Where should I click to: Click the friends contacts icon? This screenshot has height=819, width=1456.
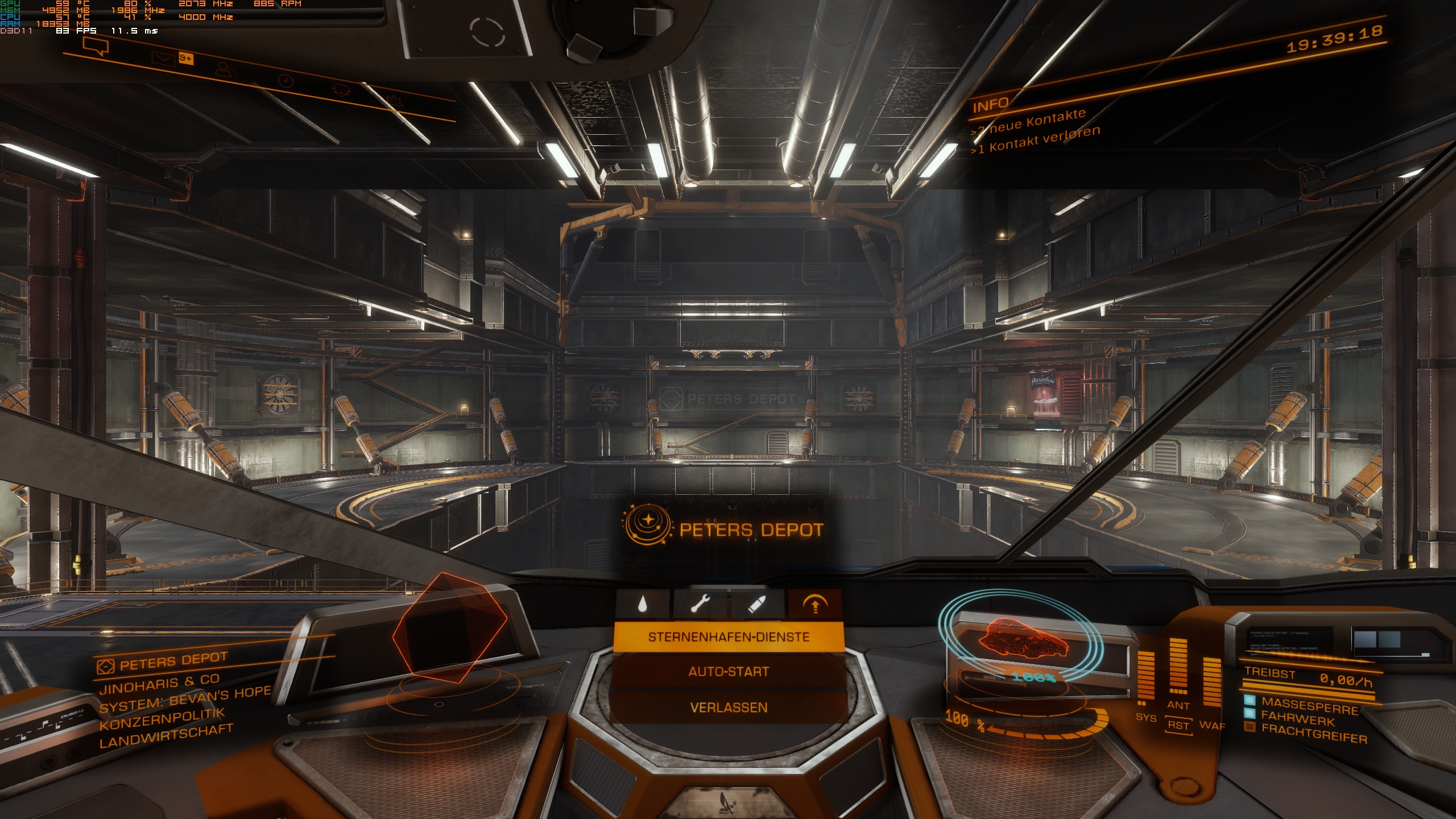pos(226,71)
